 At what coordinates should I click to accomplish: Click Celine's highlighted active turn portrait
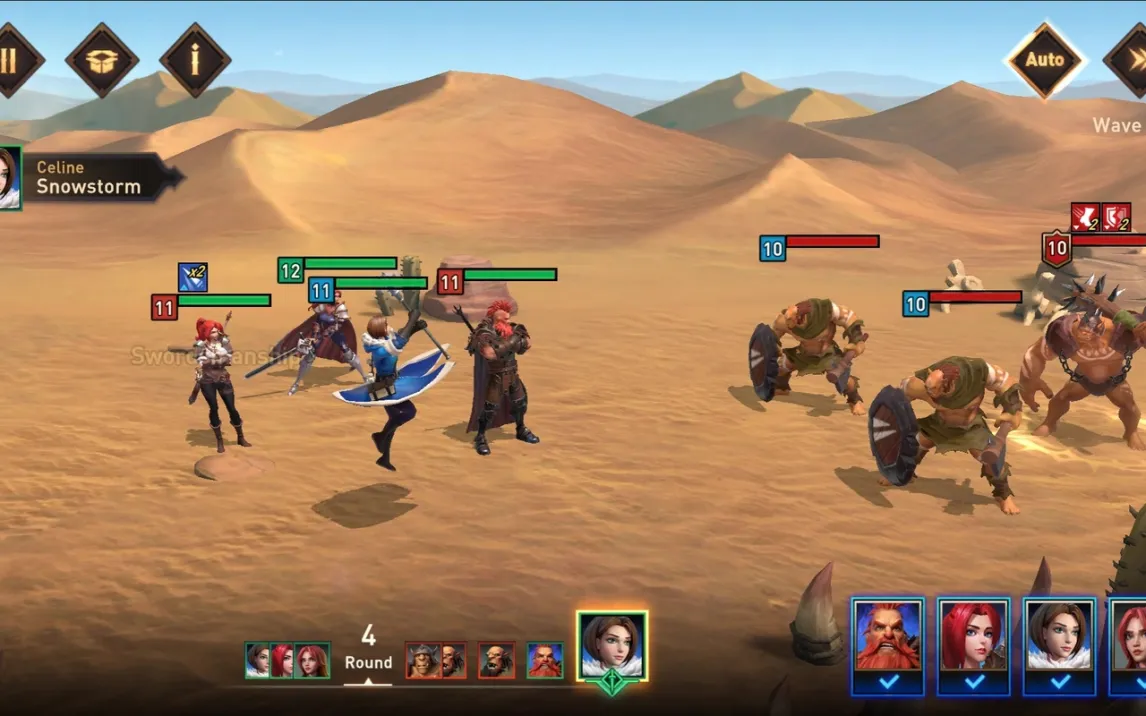click(x=612, y=646)
